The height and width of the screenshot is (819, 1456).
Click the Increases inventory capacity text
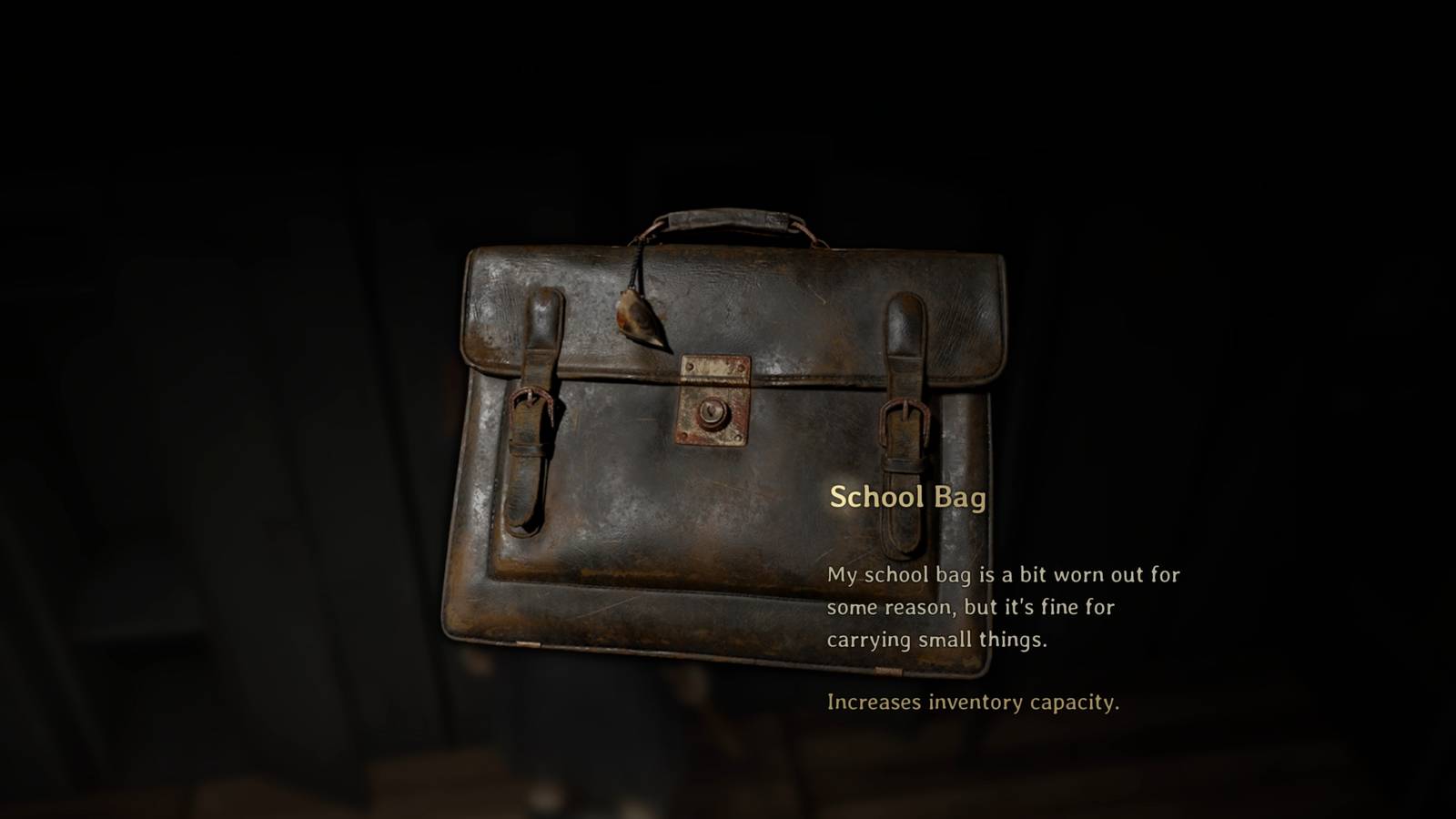click(976, 702)
